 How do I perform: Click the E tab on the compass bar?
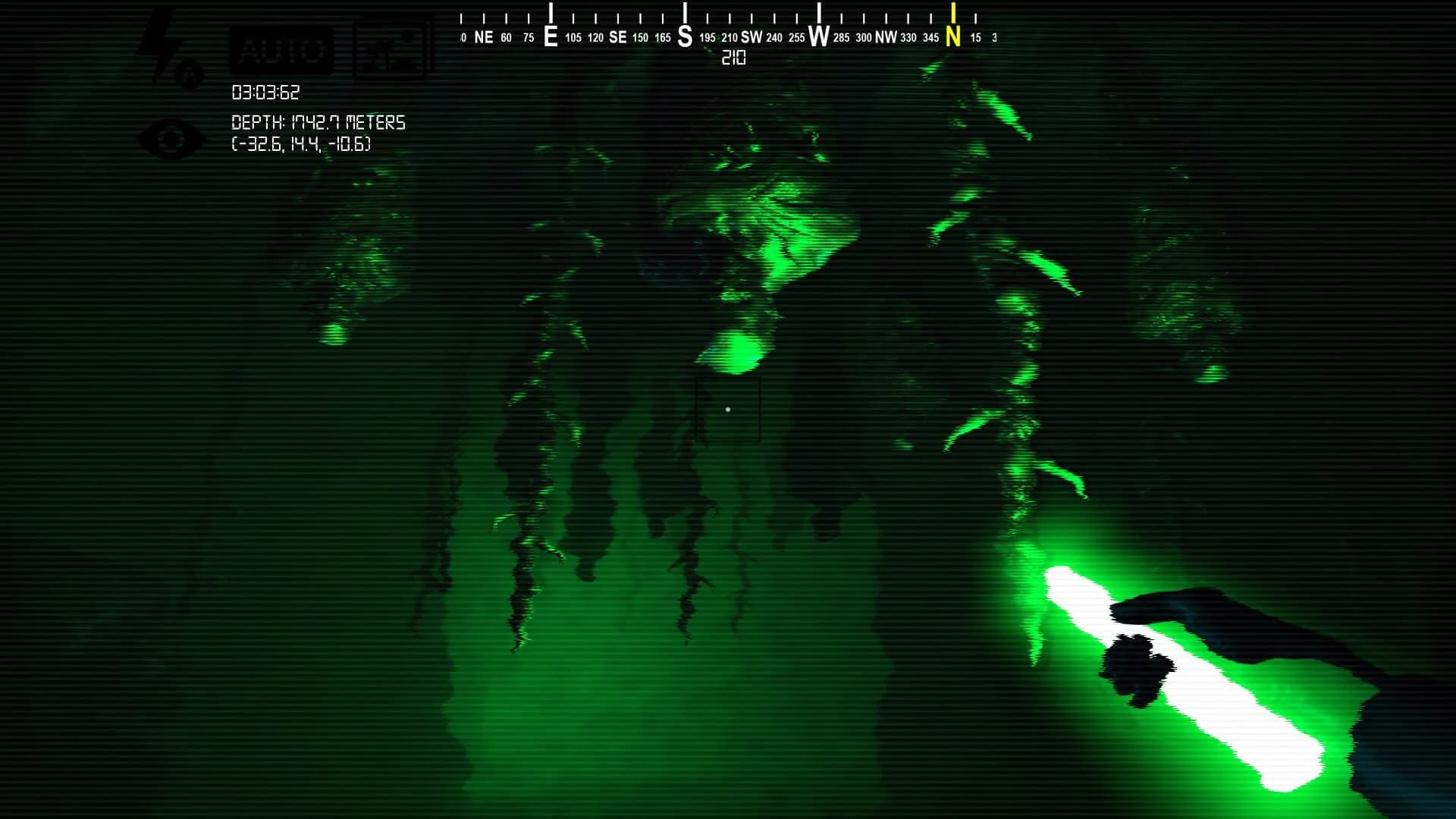point(551,35)
